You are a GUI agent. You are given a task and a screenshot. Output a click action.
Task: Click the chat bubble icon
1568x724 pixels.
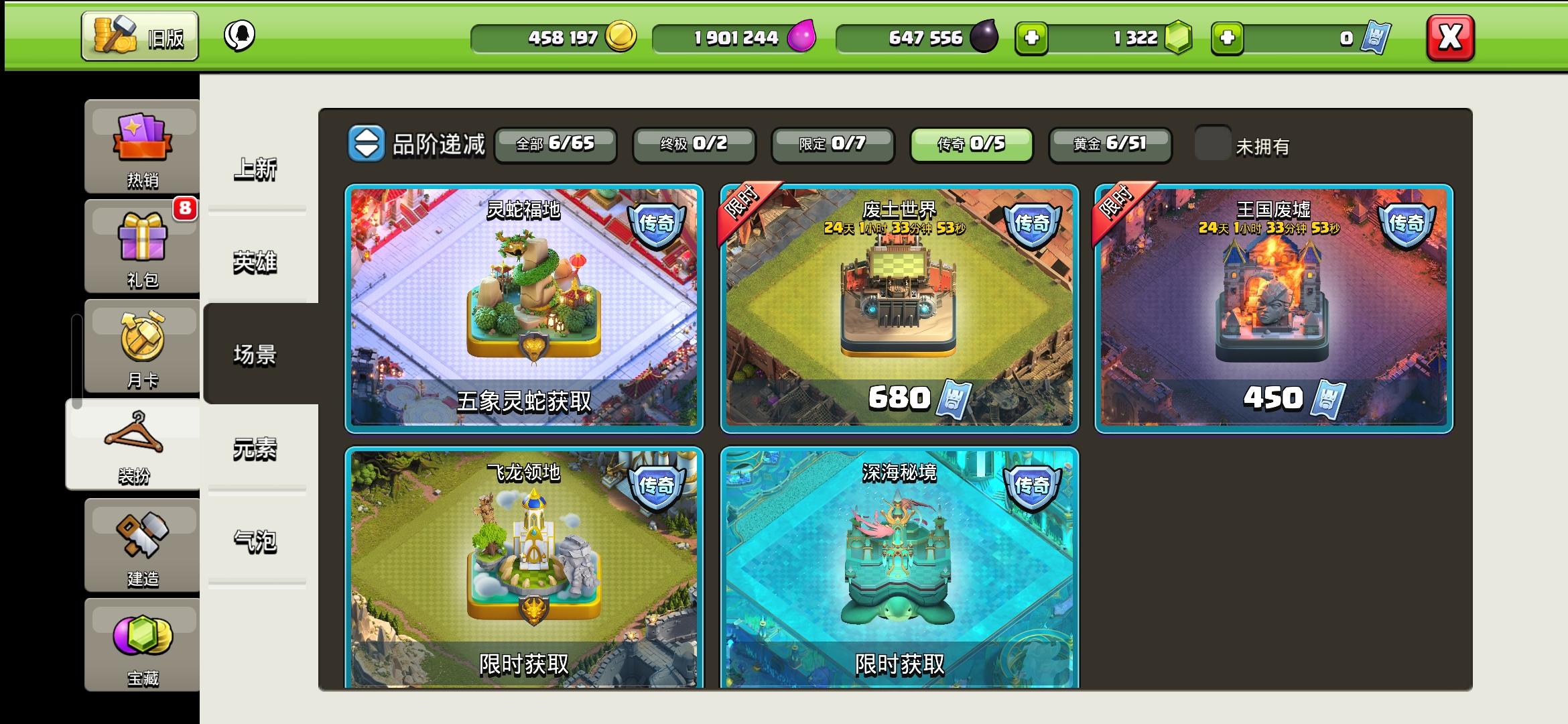(x=241, y=35)
